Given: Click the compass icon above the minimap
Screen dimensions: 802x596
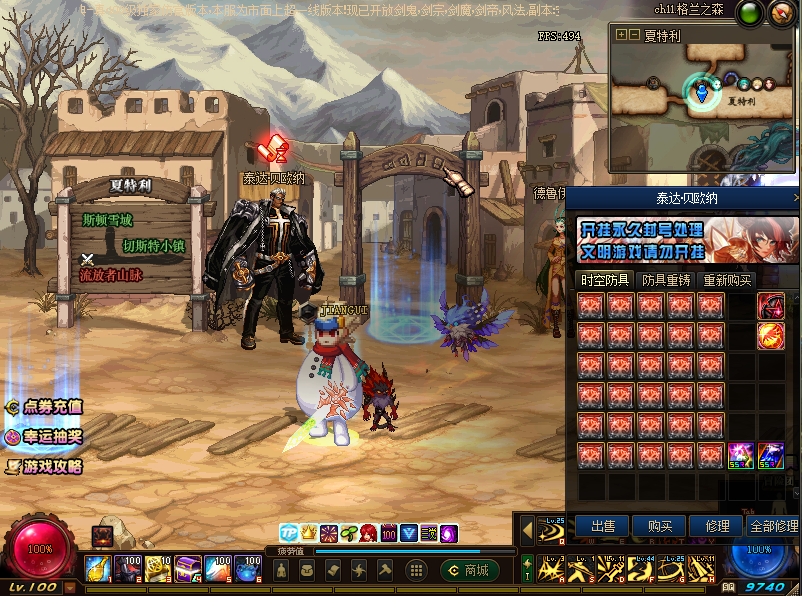Looking at the screenshot, I should coord(781,13).
